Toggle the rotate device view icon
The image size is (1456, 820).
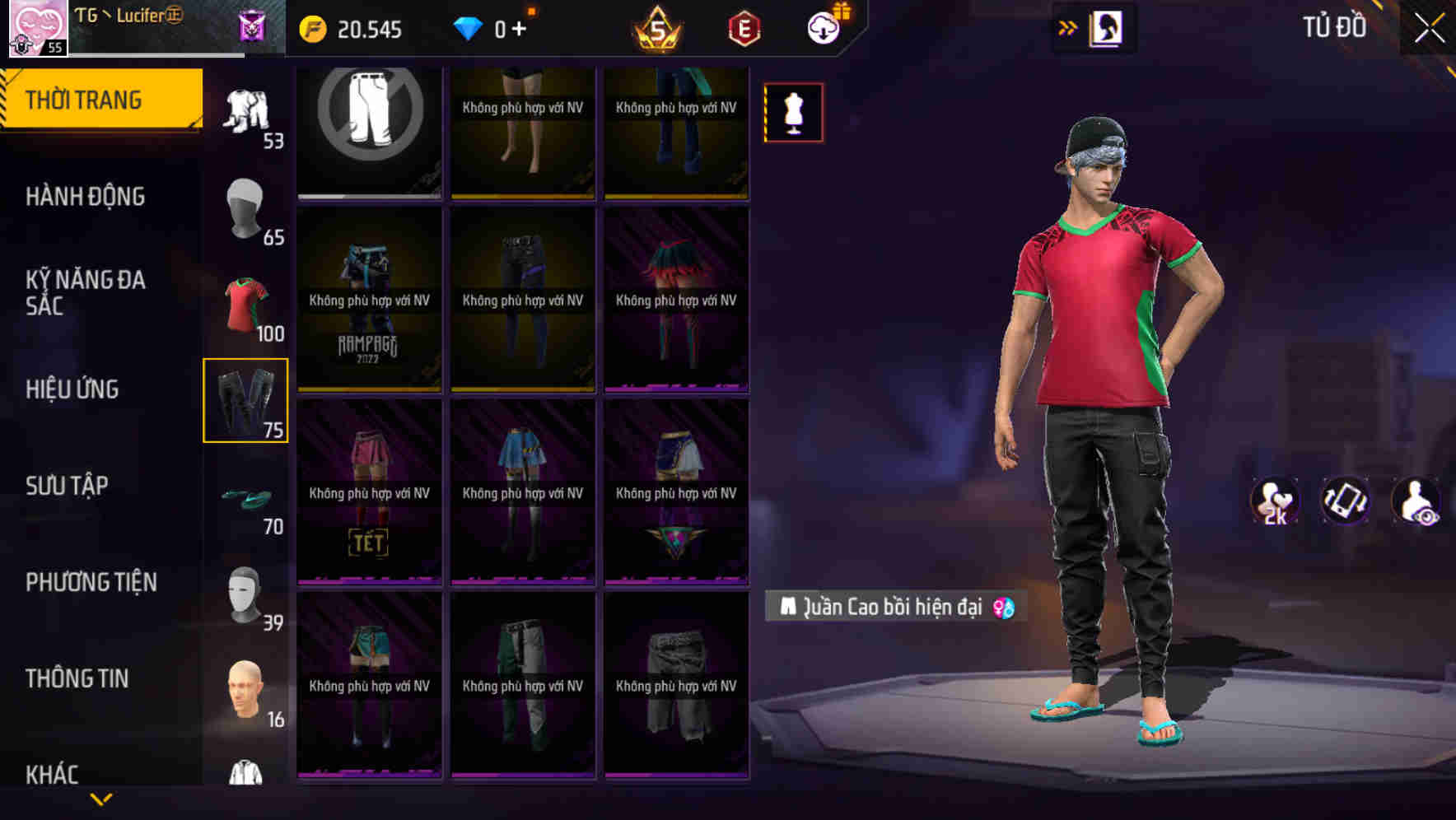tap(1344, 501)
